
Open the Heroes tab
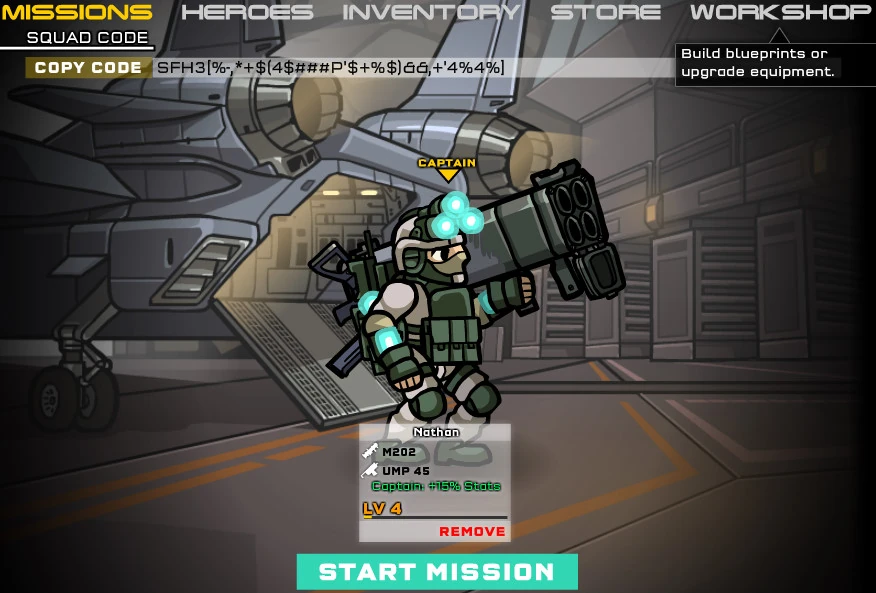click(x=247, y=13)
